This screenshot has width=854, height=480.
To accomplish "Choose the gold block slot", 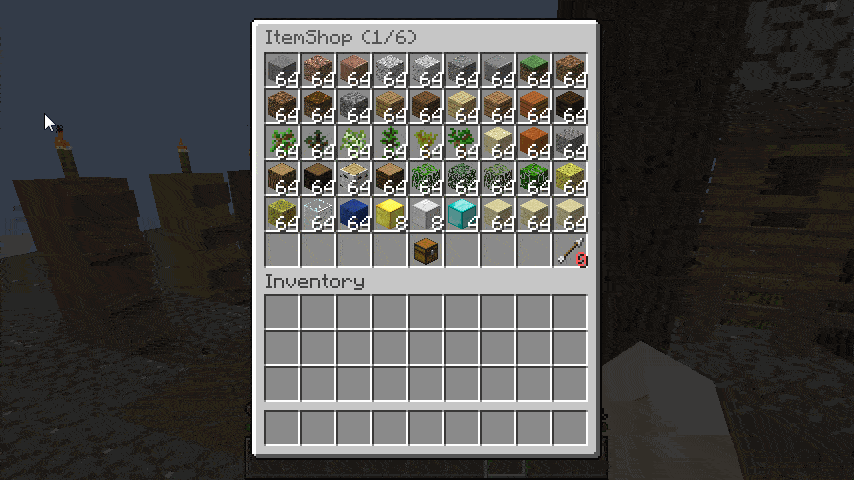I will click(x=390, y=214).
